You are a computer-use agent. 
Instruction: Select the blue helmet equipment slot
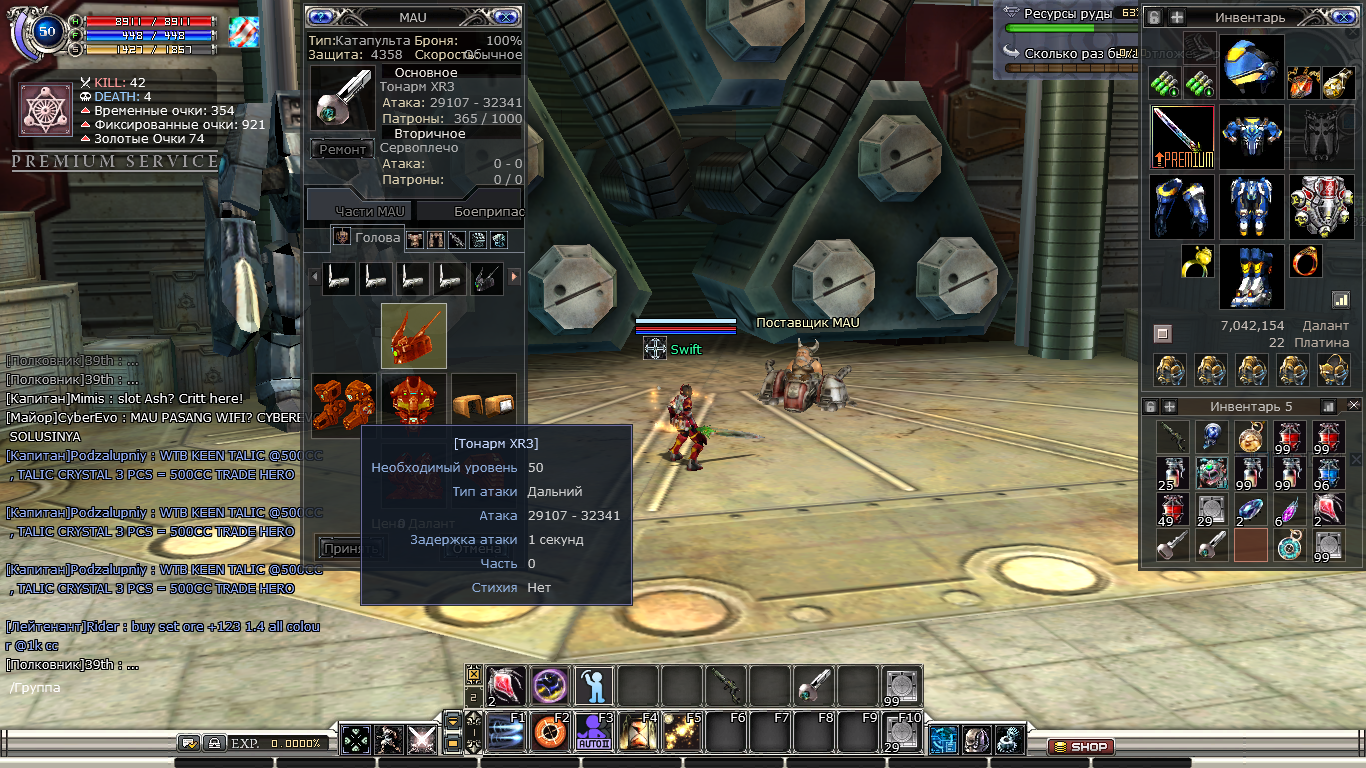click(1251, 67)
